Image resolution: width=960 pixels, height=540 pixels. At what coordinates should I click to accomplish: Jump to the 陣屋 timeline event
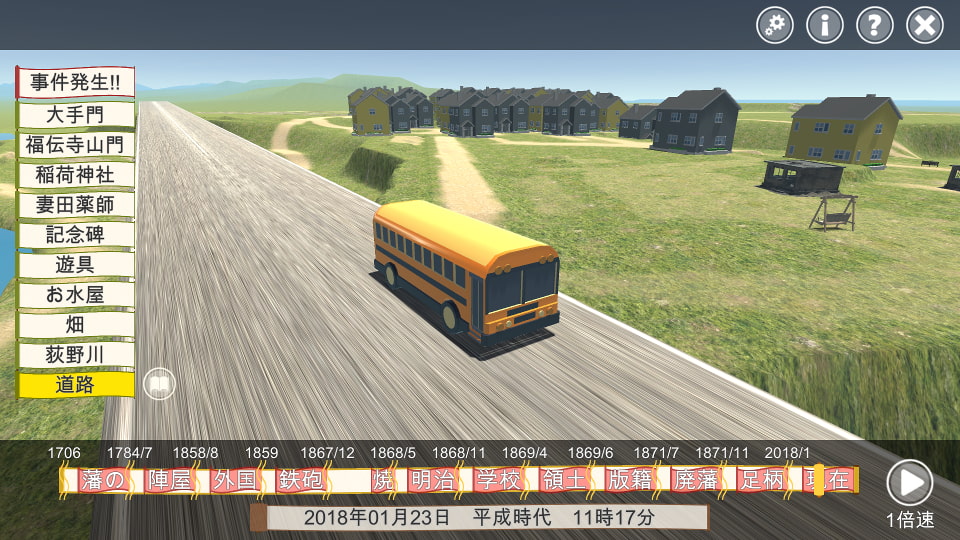pos(168,481)
